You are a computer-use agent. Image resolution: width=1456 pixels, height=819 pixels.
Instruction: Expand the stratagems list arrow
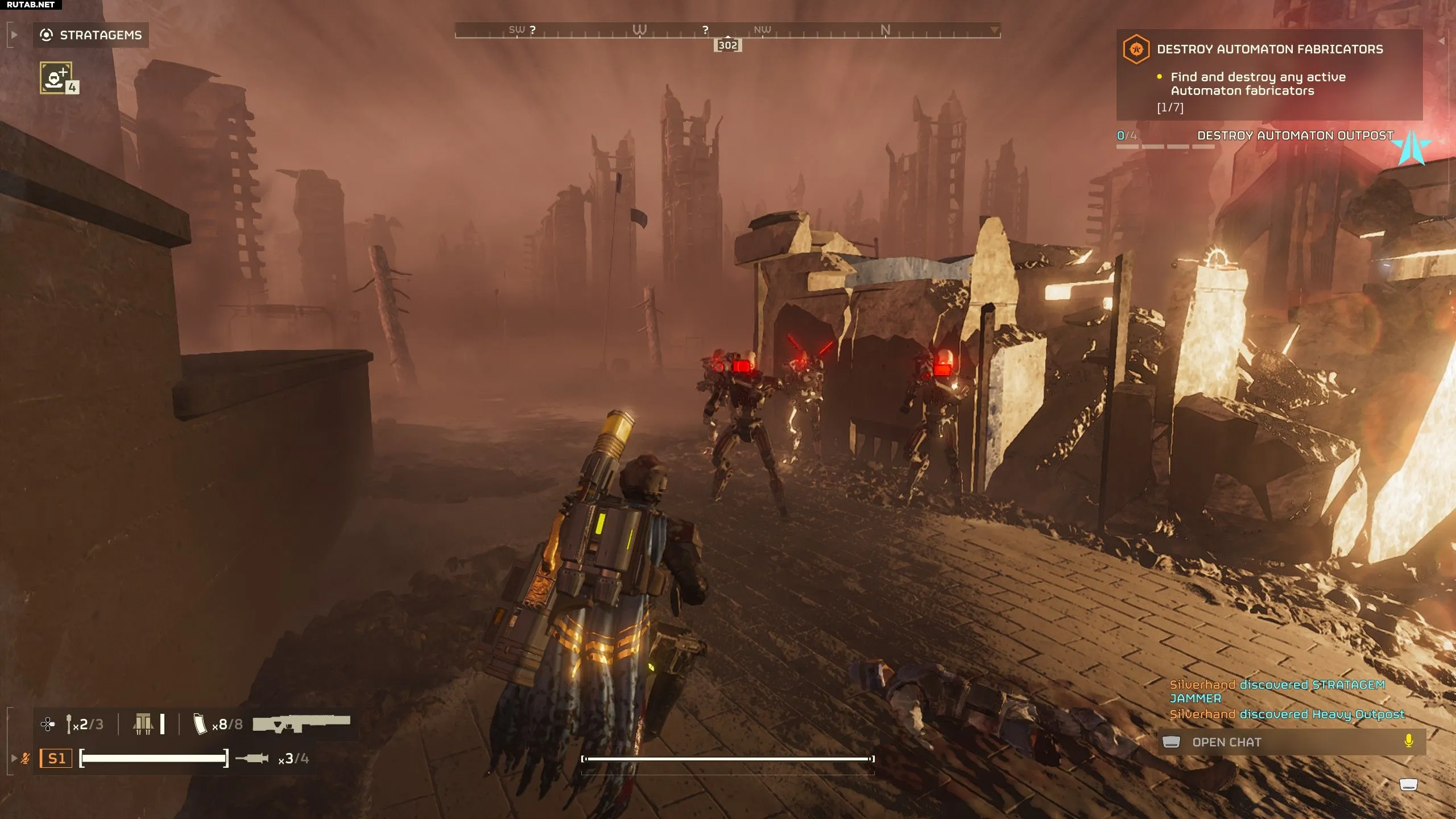(14, 35)
